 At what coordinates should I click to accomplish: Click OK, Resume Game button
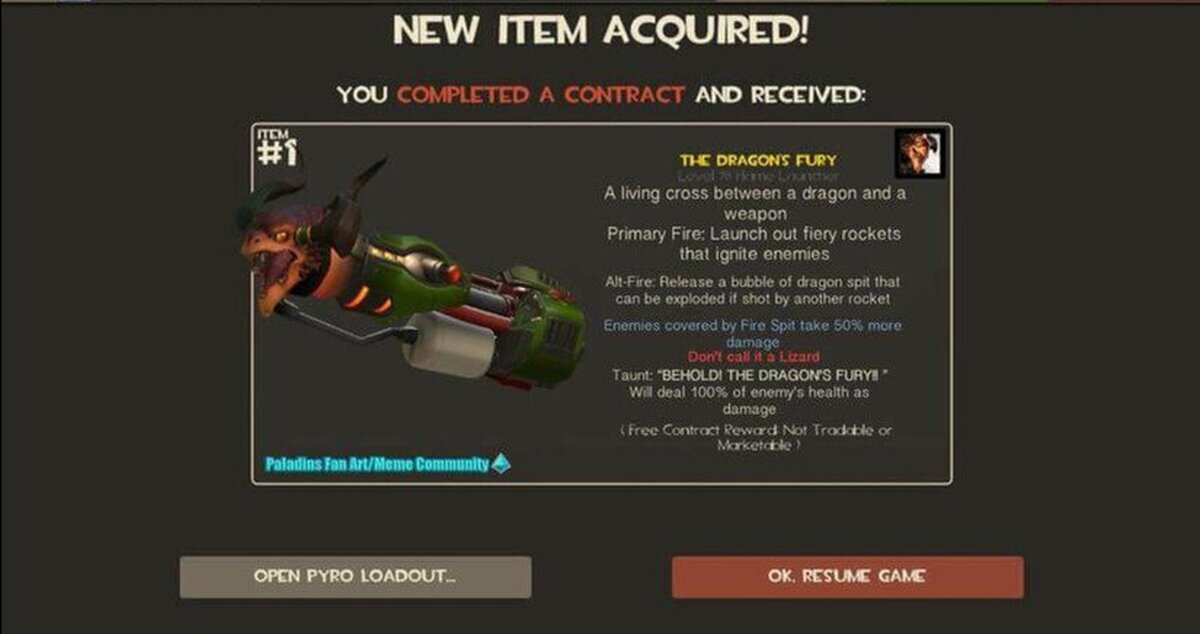(847, 577)
